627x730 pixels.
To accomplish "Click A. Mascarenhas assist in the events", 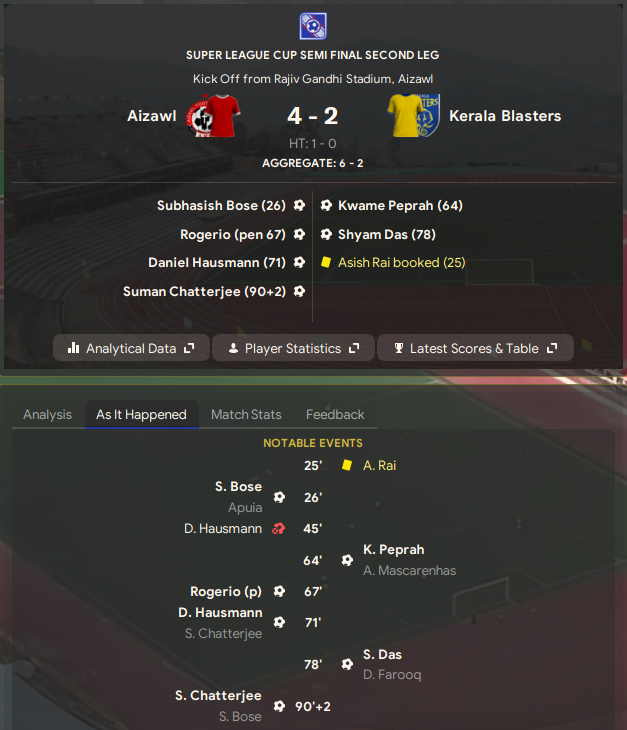I will pyautogui.click(x=409, y=571).
